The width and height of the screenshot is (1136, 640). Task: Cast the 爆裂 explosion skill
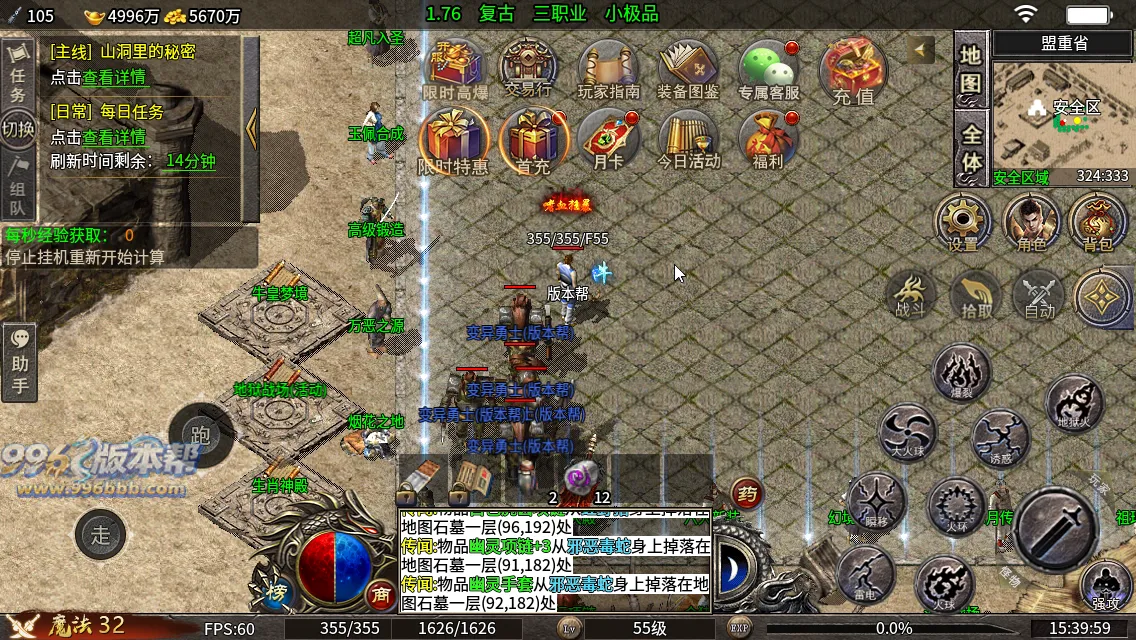pos(962,371)
